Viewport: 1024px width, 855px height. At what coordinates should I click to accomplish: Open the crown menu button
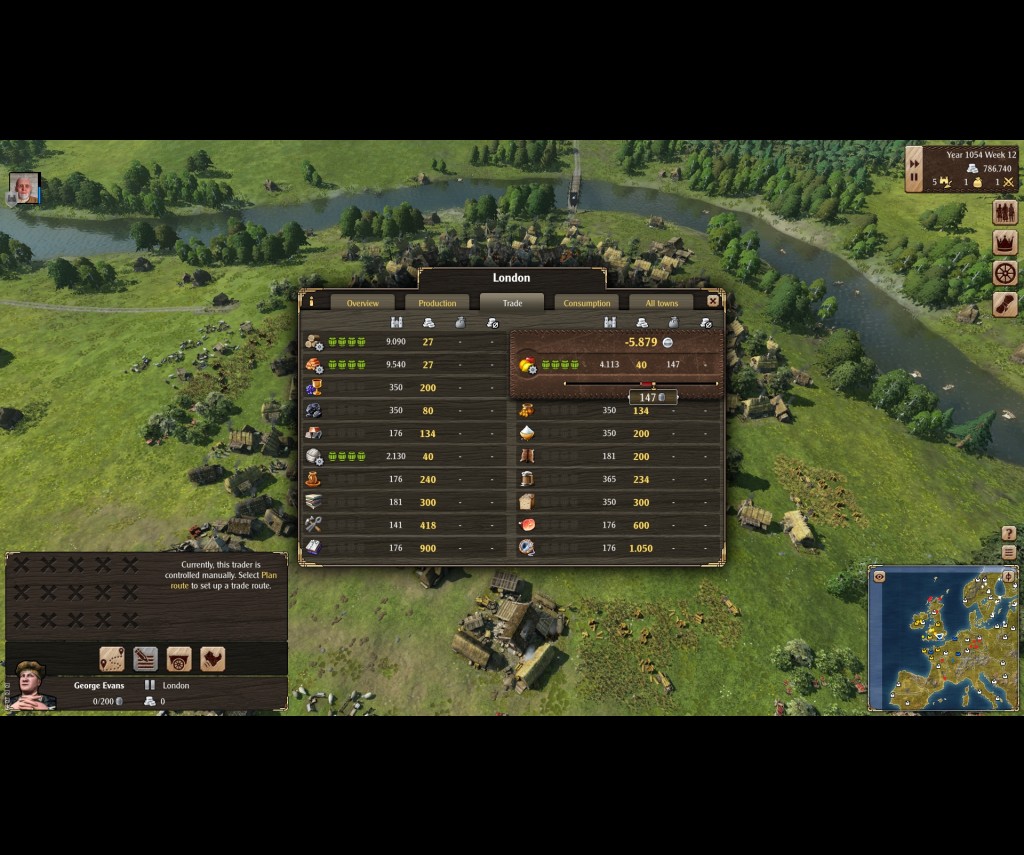coord(1005,242)
